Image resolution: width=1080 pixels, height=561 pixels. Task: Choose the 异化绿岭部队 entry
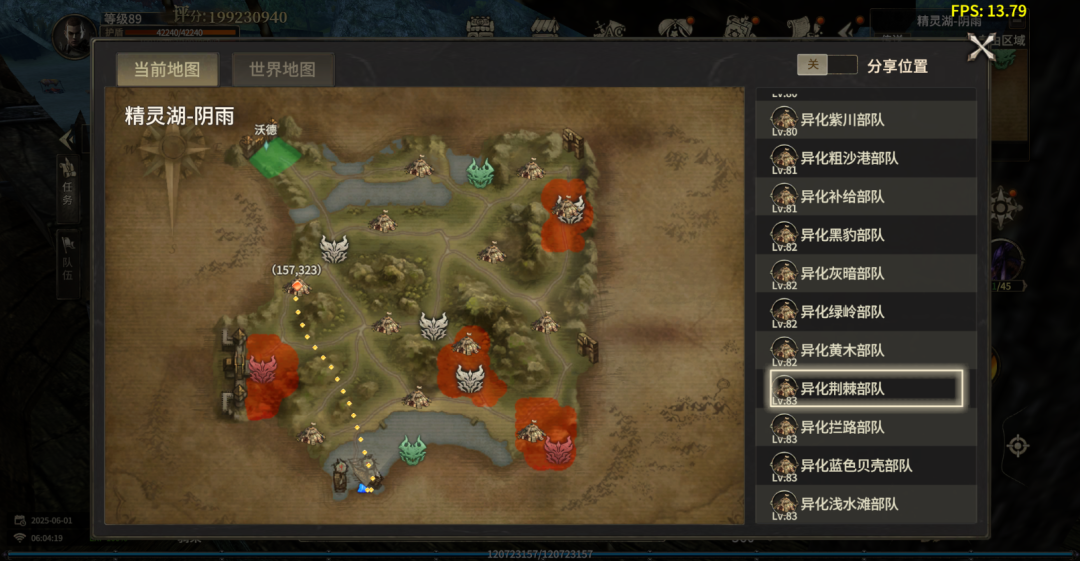pyautogui.click(x=866, y=312)
